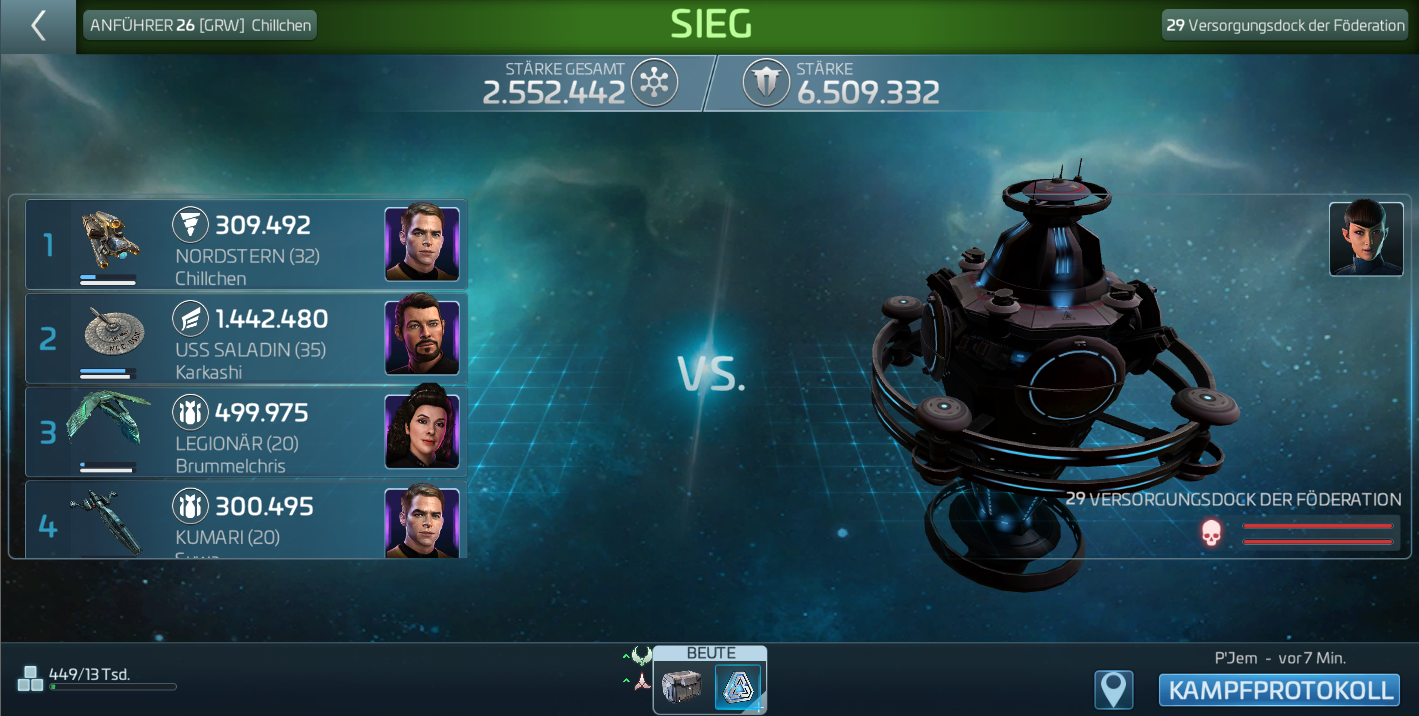Open the Kampfprotokoll battle log
The height and width of the screenshot is (716, 1419).
pos(1279,690)
